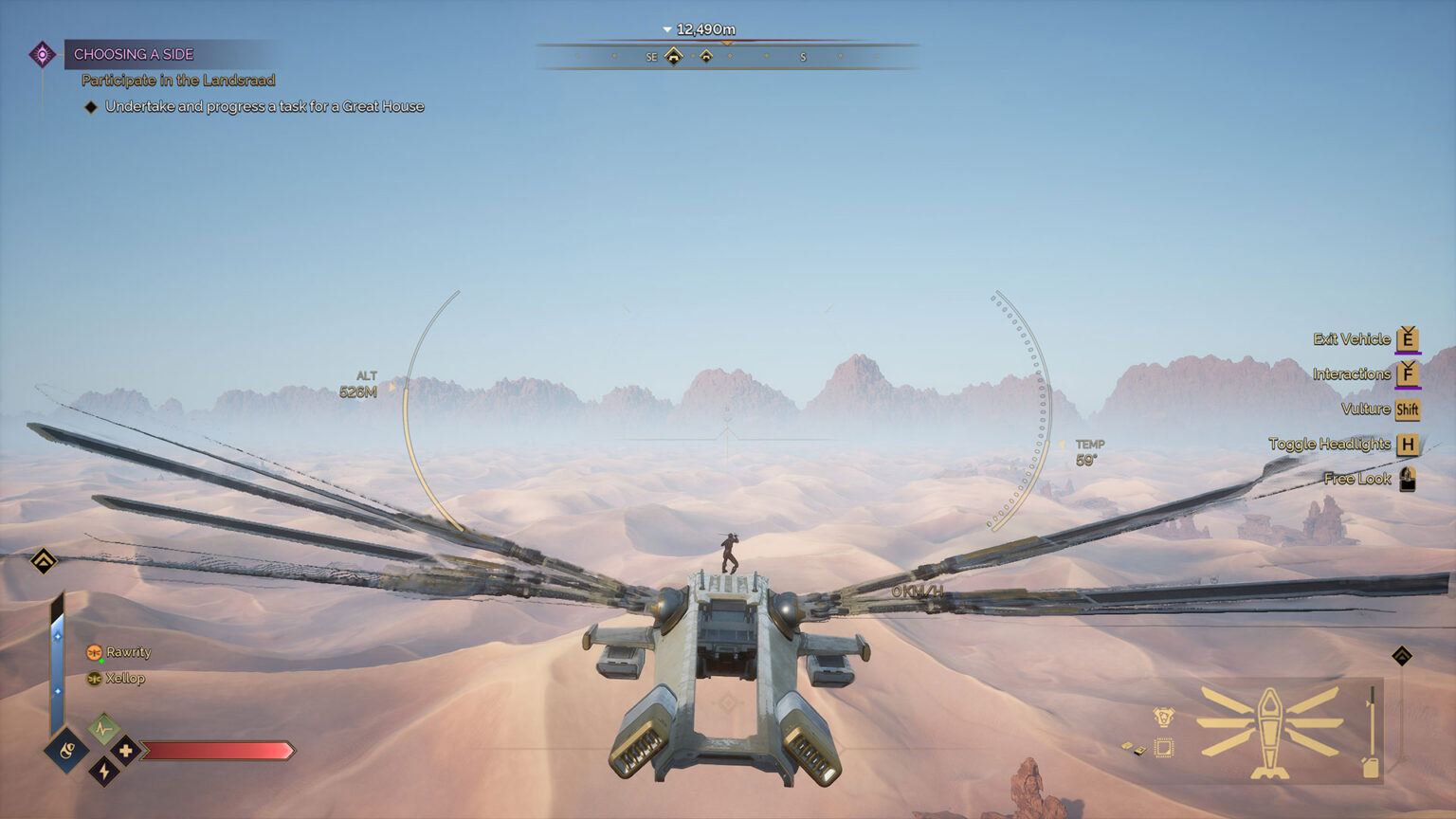Click the lightning bolt diamond icon

[x=103, y=772]
